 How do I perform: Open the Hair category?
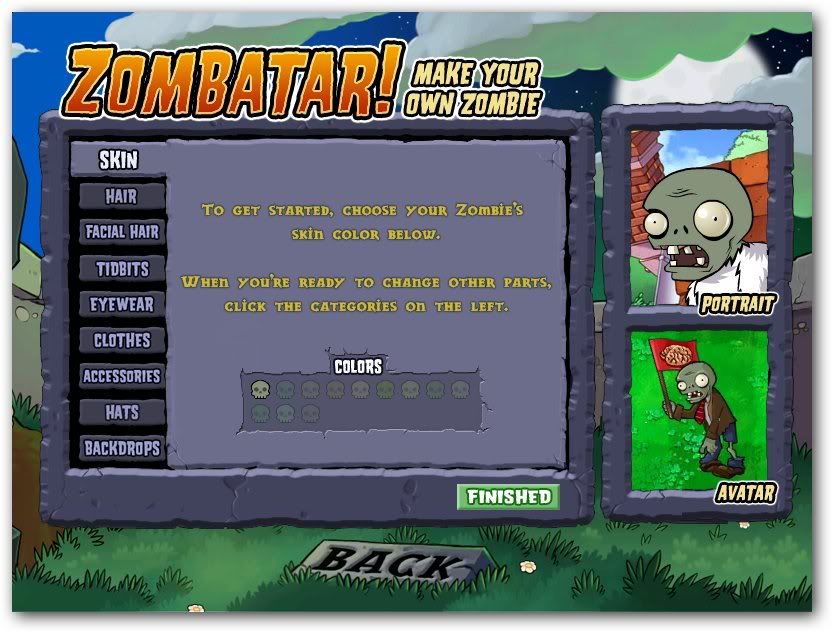coord(121,196)
